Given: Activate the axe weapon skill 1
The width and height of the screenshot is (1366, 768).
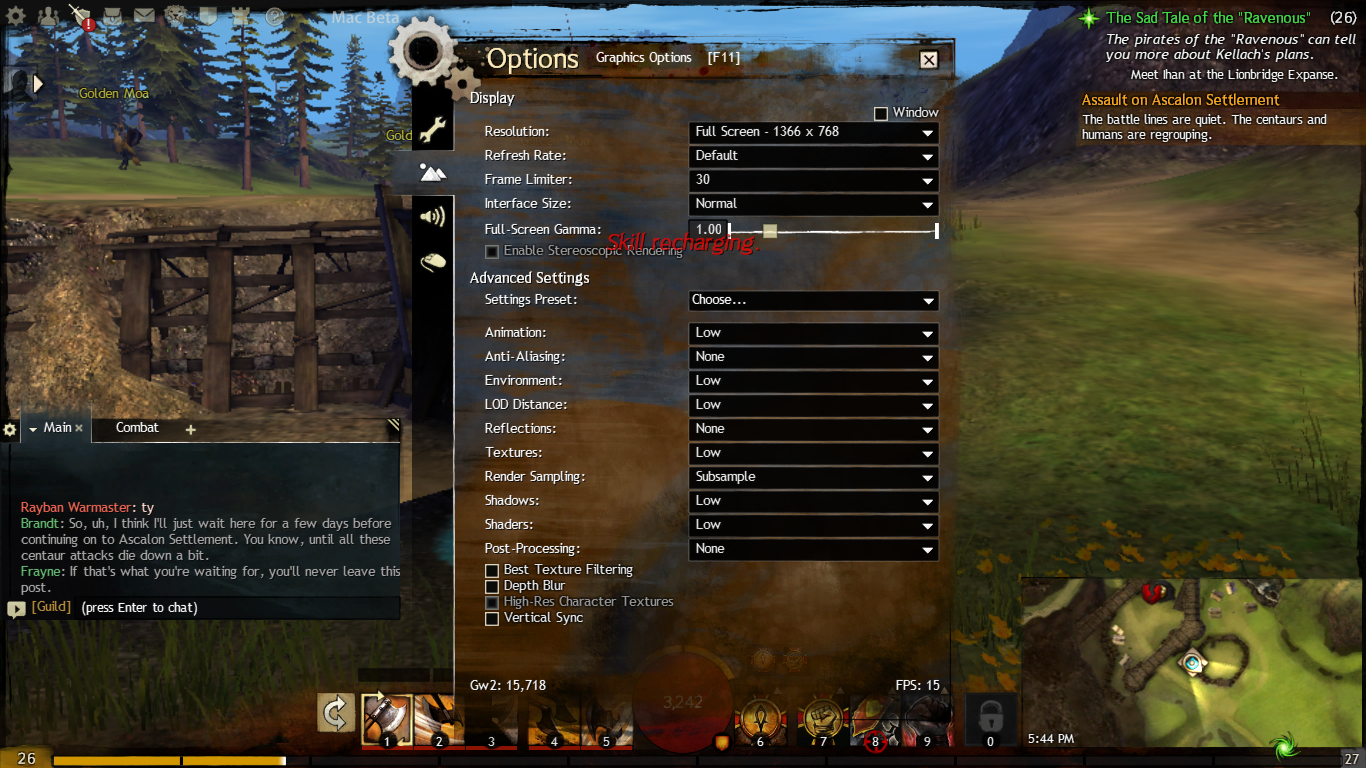Looking at the screenshot, I should (386, 717).
